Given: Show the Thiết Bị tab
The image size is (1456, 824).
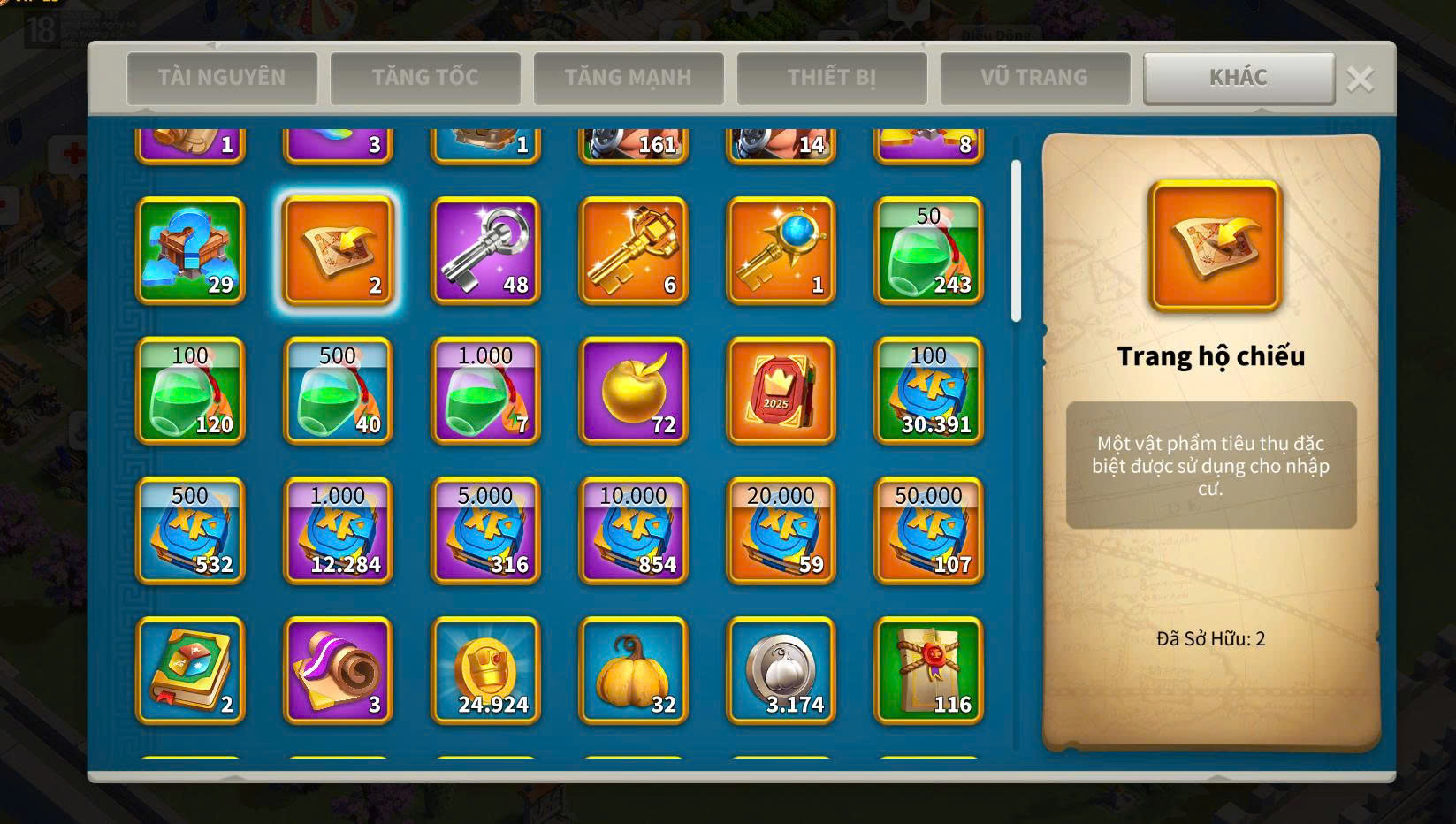Looking at the screenshot, I should click(x=832, y=78).
